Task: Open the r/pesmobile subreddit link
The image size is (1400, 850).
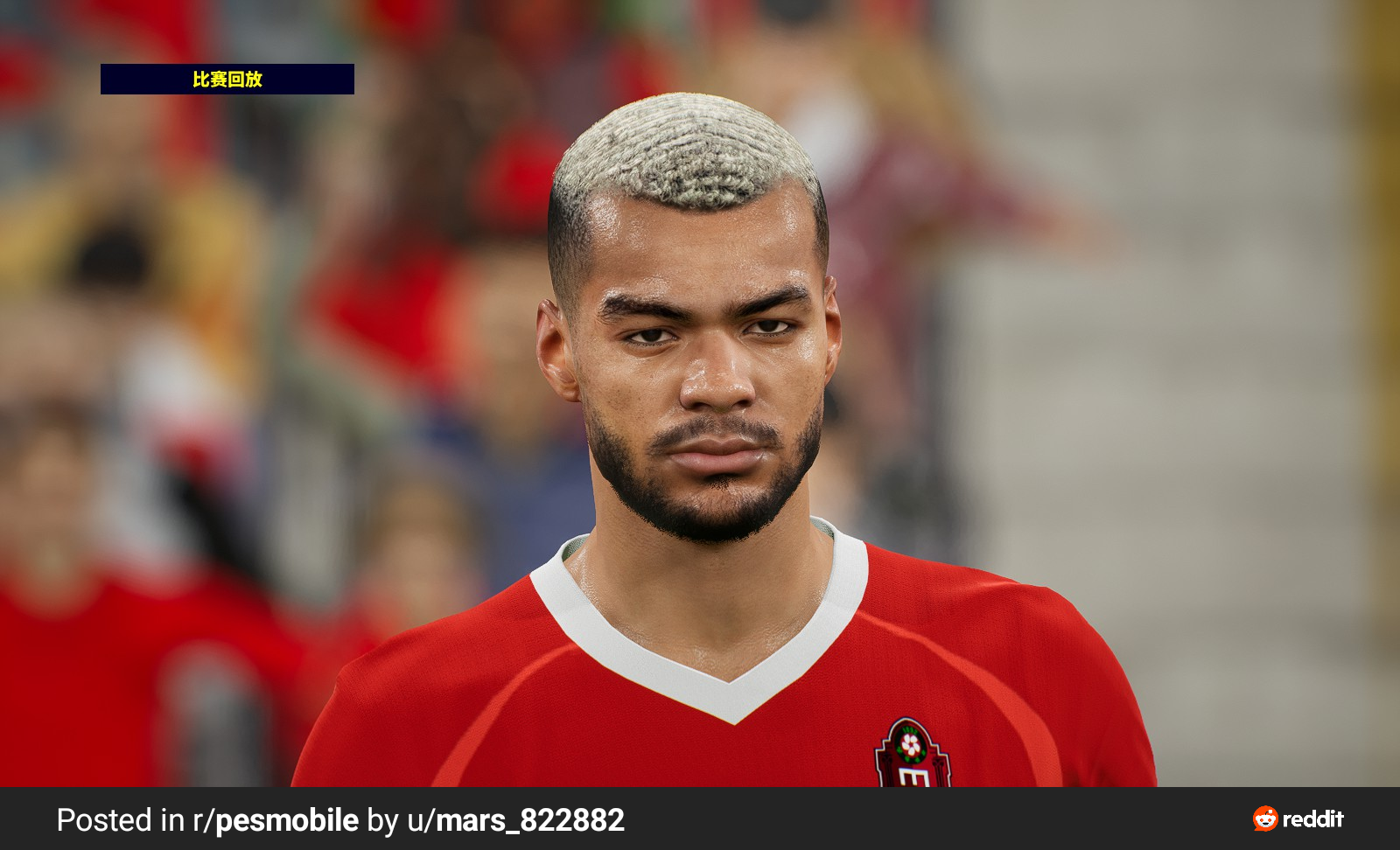Action: (x=276, y=820)
